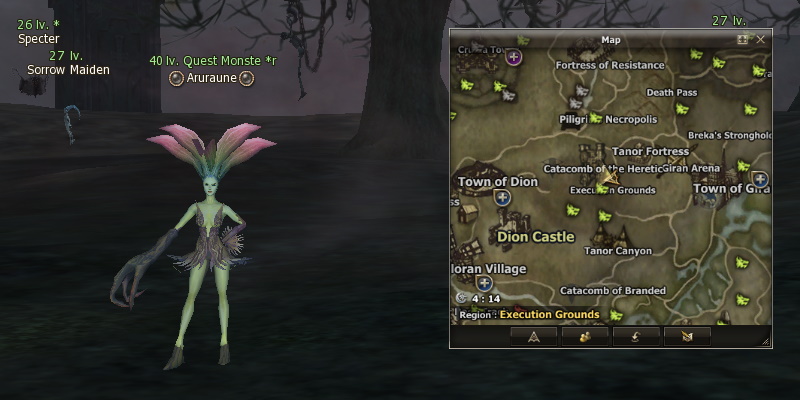Close the Map window
The height and width of the screenshot is (400, 800).
pyautogui.click(x=761, y=39)
